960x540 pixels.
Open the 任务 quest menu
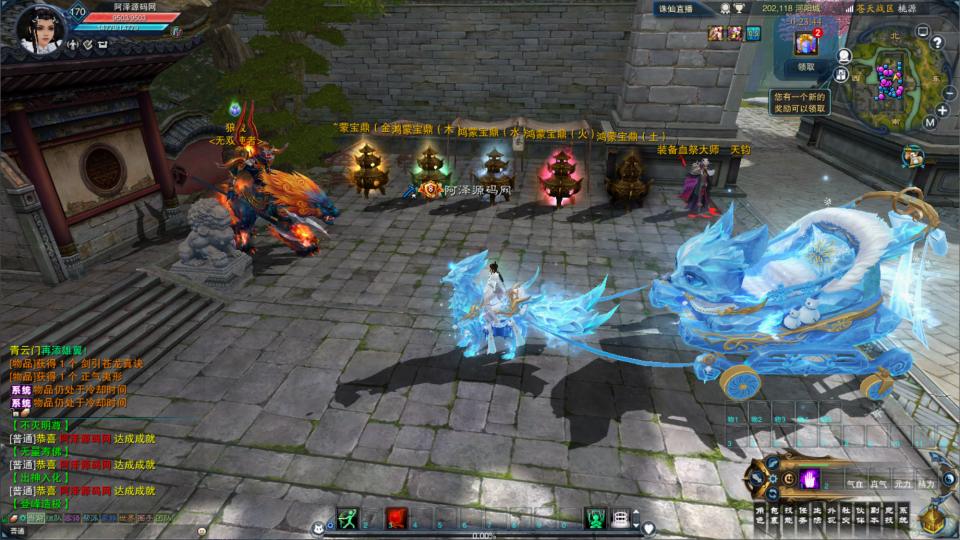(x=802, y=513)
